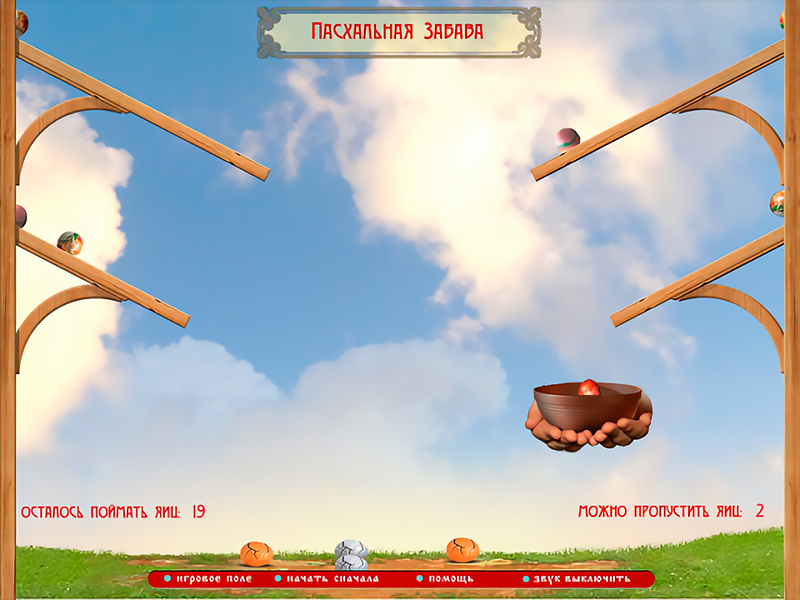Image resolution: width=800 pixels, height=600 pixels.
Task: Restart with «Начать сначала»
Action: click(x=332, y=579)
